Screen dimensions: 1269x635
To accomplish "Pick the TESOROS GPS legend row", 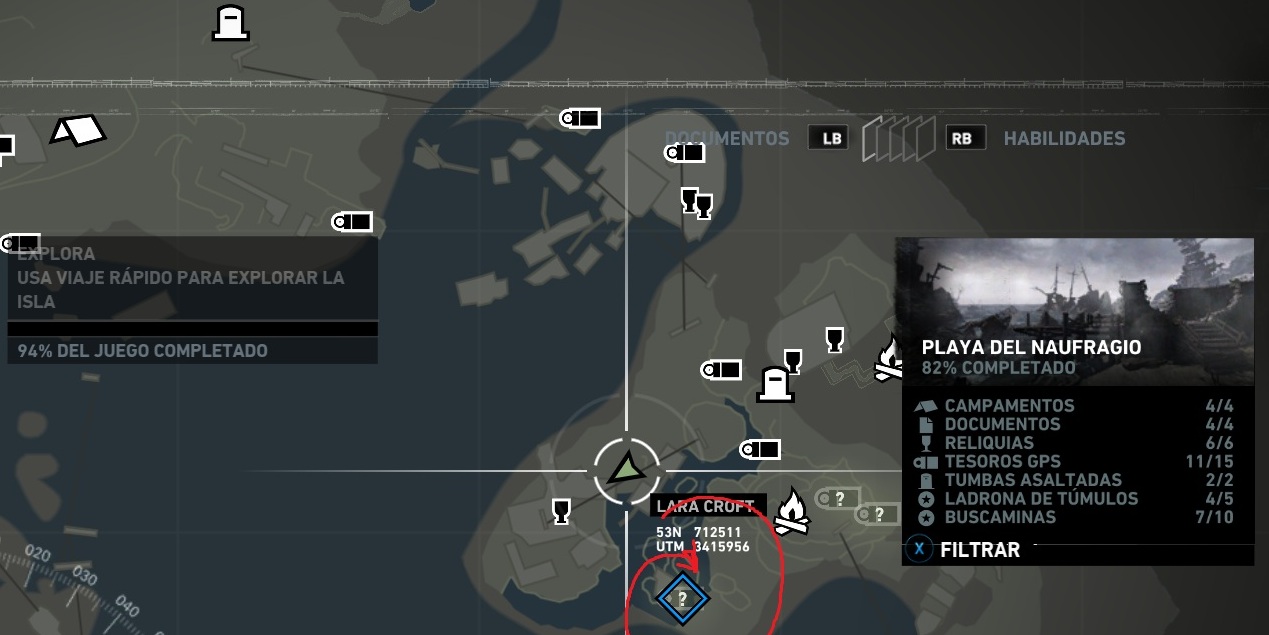I will coord(1075,462).
